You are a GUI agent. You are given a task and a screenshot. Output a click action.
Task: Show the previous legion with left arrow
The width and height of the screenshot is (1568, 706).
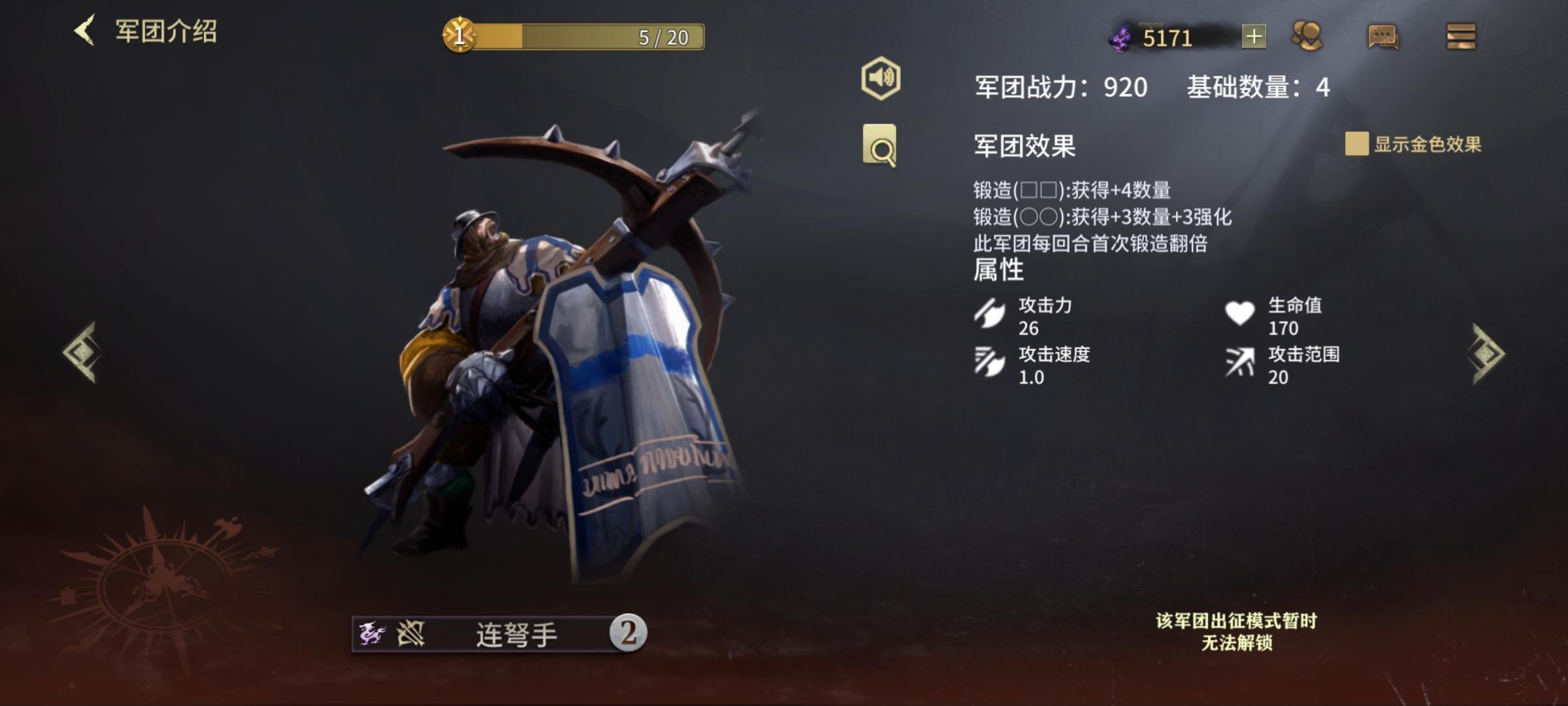[x=82, y=352]
